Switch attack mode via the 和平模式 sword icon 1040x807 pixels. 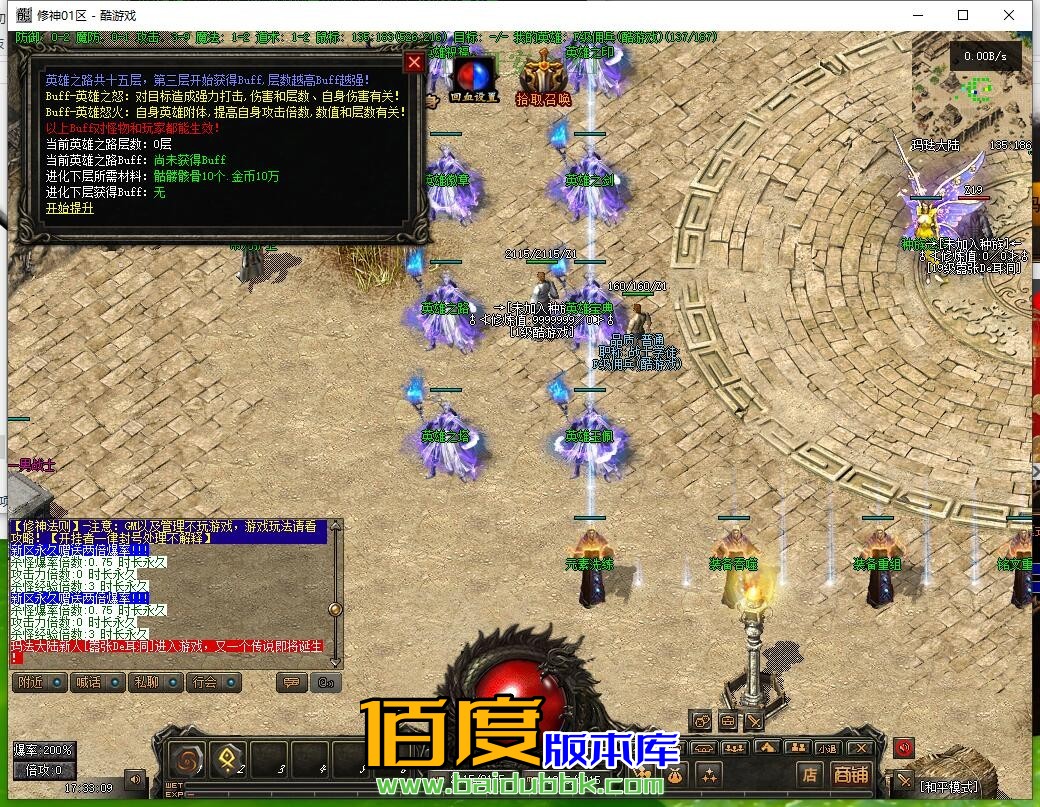coord(904,781)
